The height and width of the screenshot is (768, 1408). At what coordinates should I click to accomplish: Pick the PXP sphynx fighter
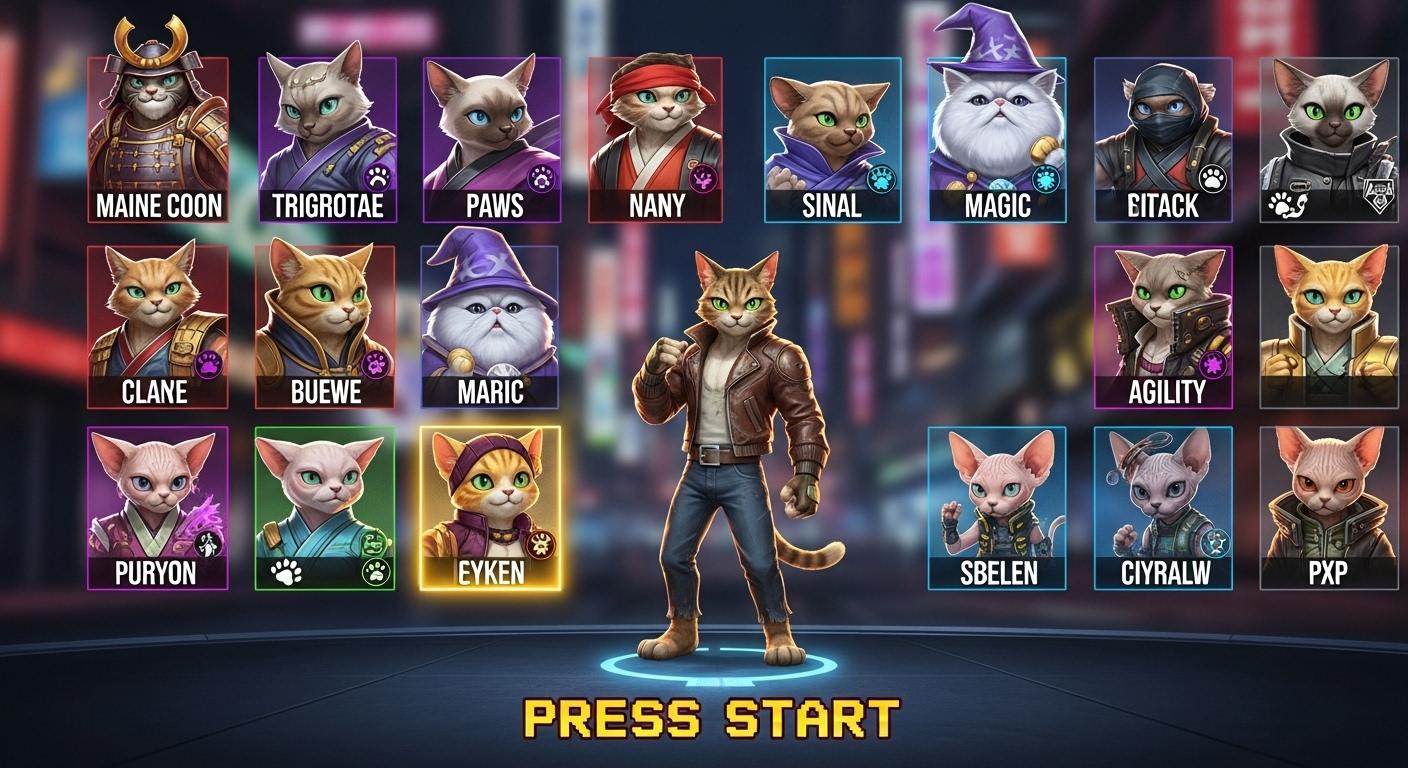click(1329, 507)
